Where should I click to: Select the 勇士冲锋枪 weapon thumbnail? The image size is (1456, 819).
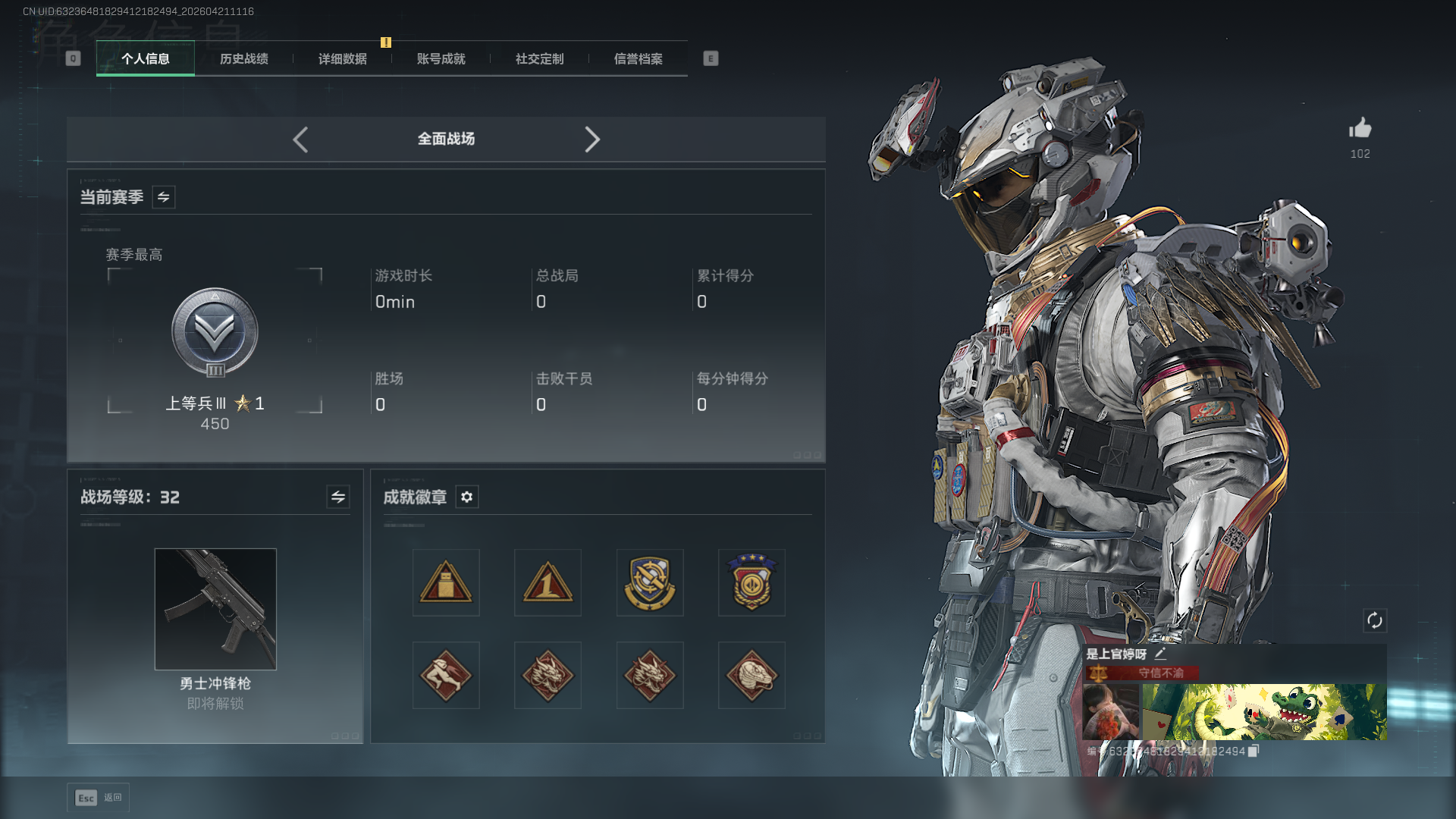coord(215,609)
